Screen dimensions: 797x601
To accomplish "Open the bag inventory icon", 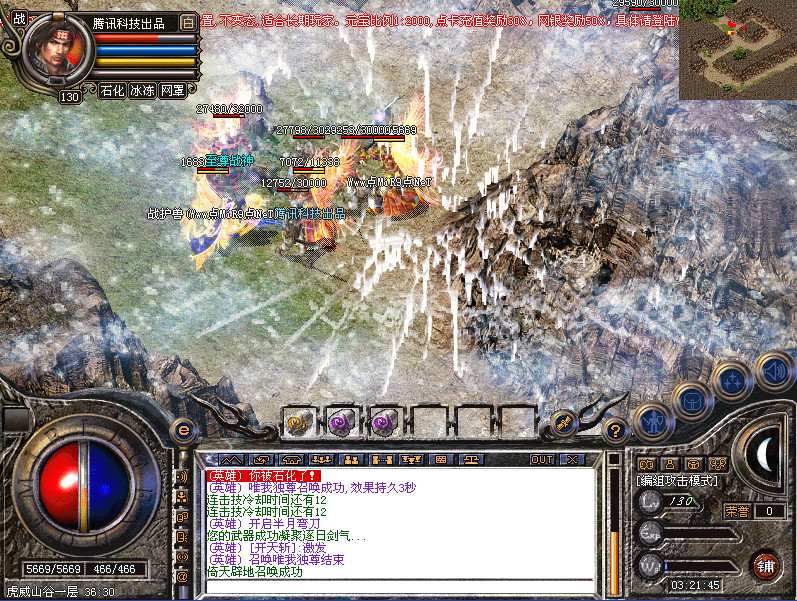I will click(x=690, y=400).
